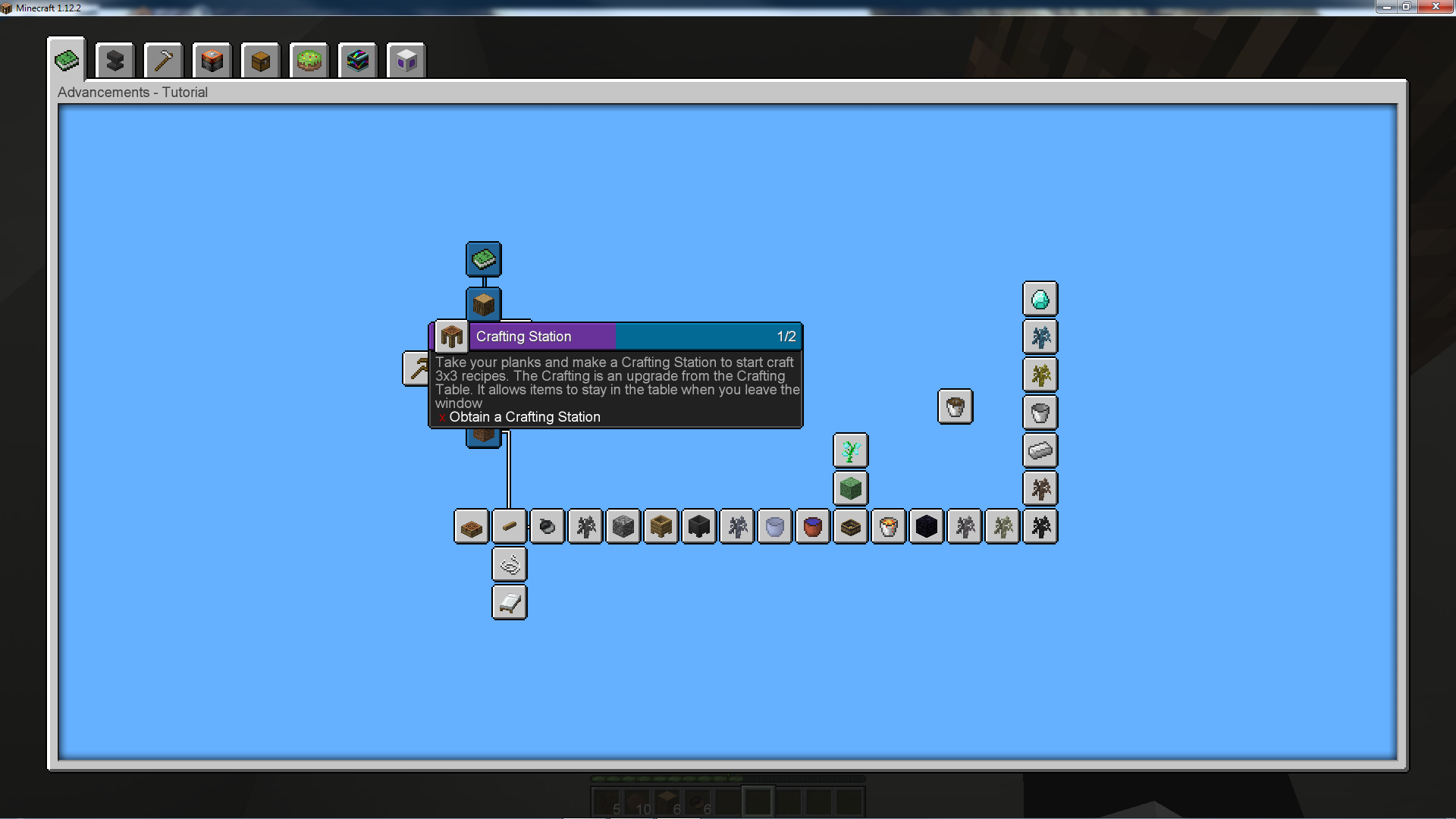1456x819 pixels.
Task: Select the wood log advancement node
Action: 483,304
